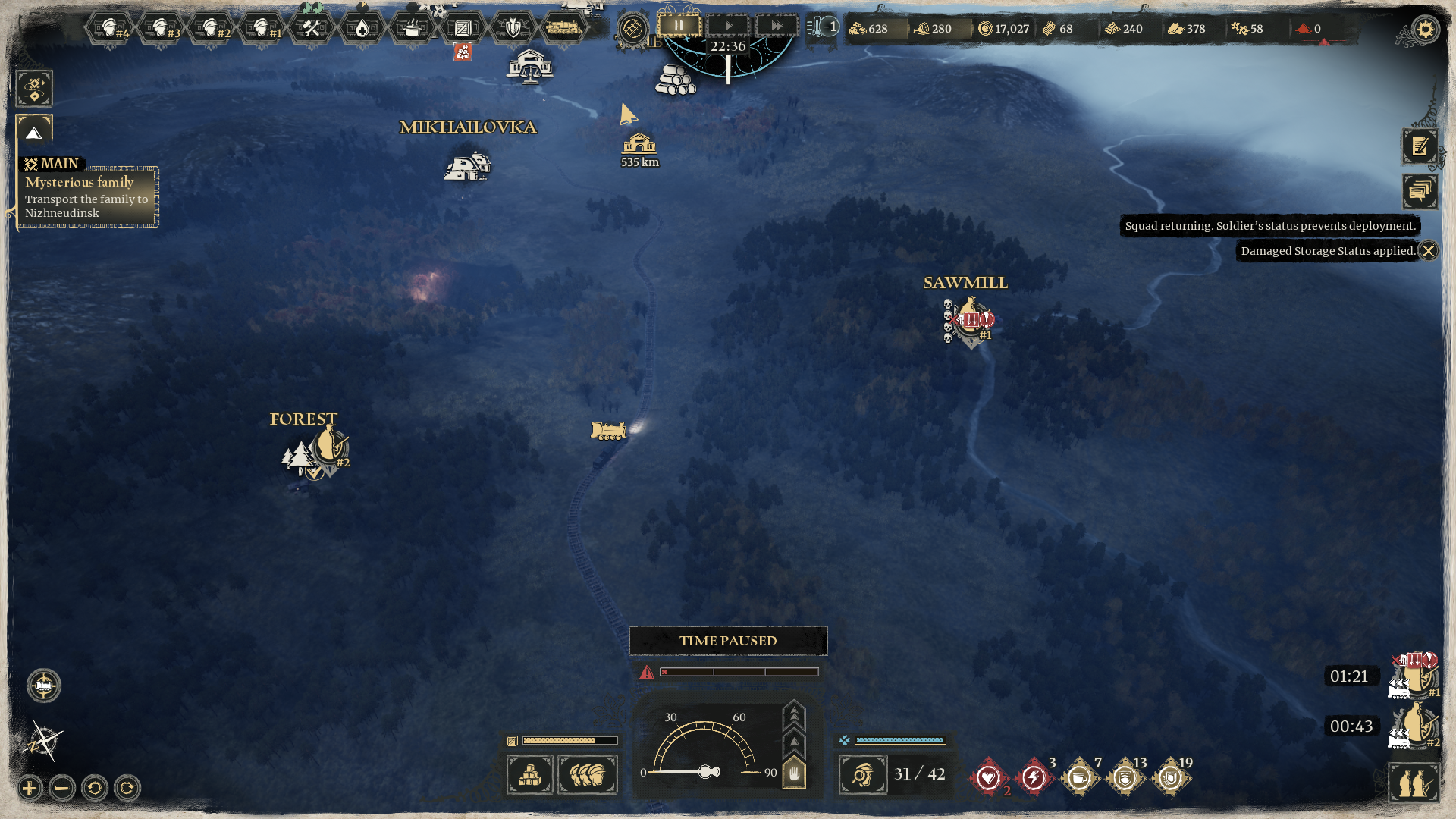Zoom out with the minus button
The width and height of the screenshot is (1456, 819).
click(x=62, y=789)
